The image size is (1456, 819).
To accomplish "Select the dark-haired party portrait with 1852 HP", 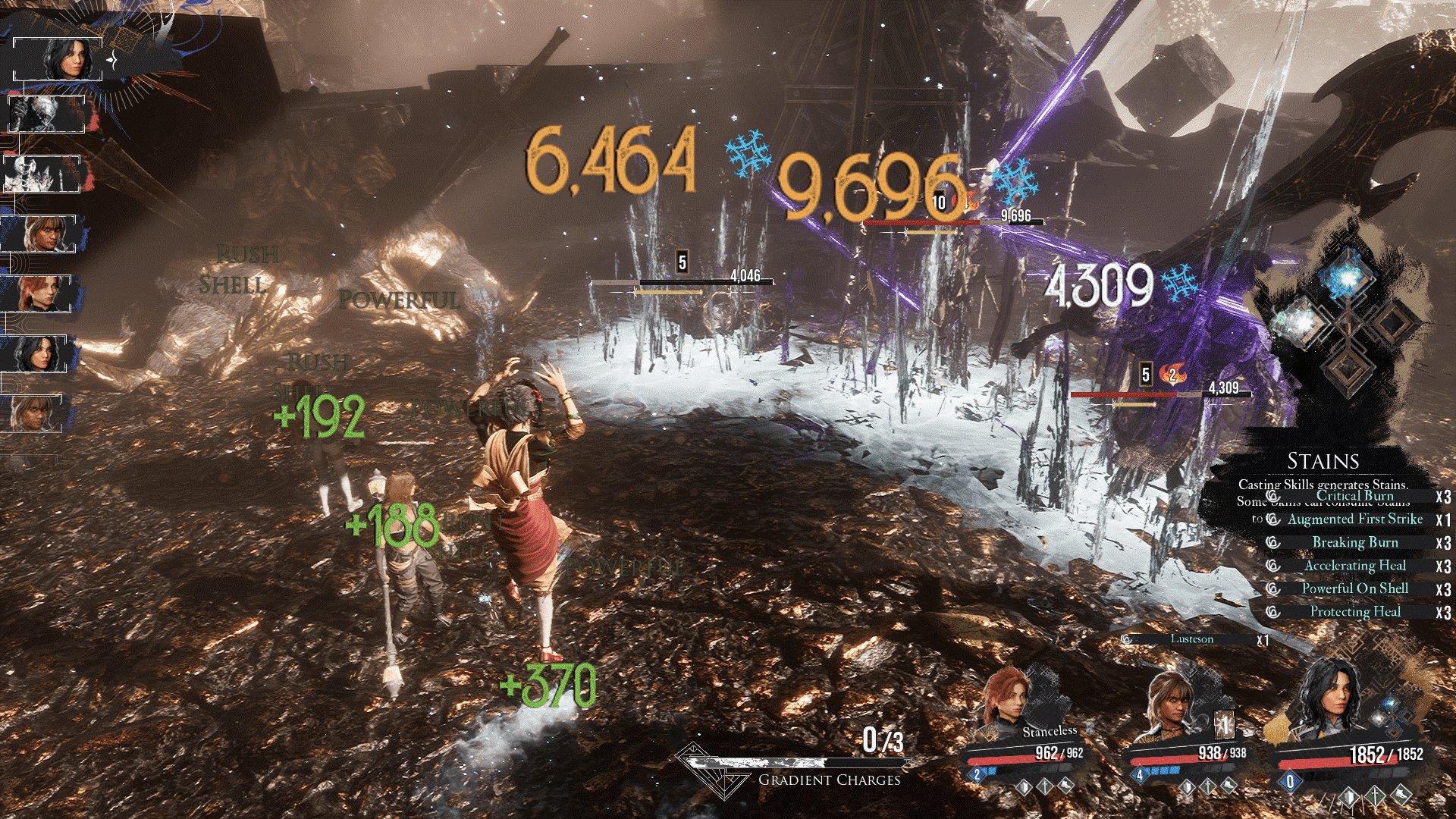I will (x=1326, y=701).
